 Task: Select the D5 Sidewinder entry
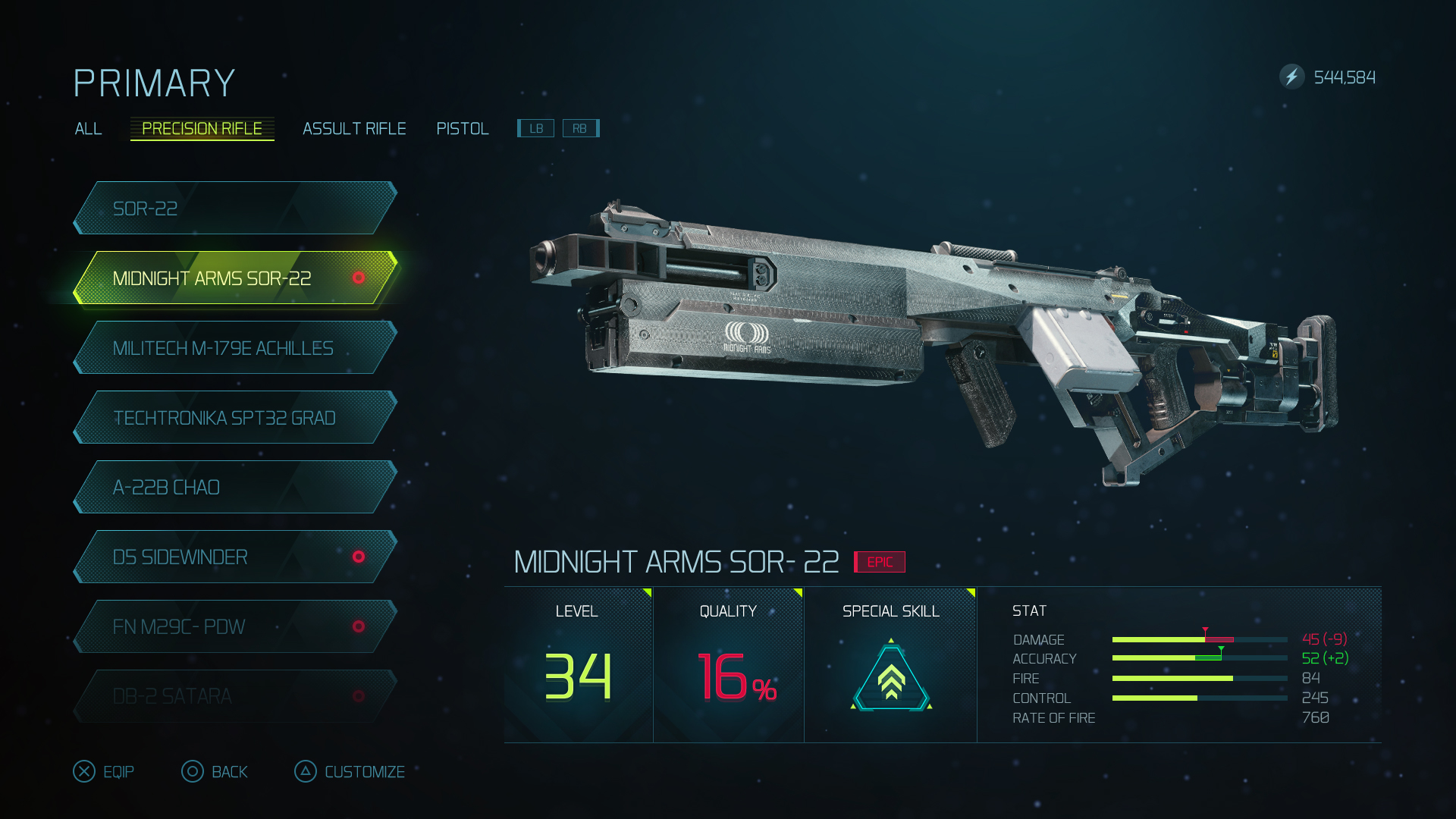click(x=235, y=557)
